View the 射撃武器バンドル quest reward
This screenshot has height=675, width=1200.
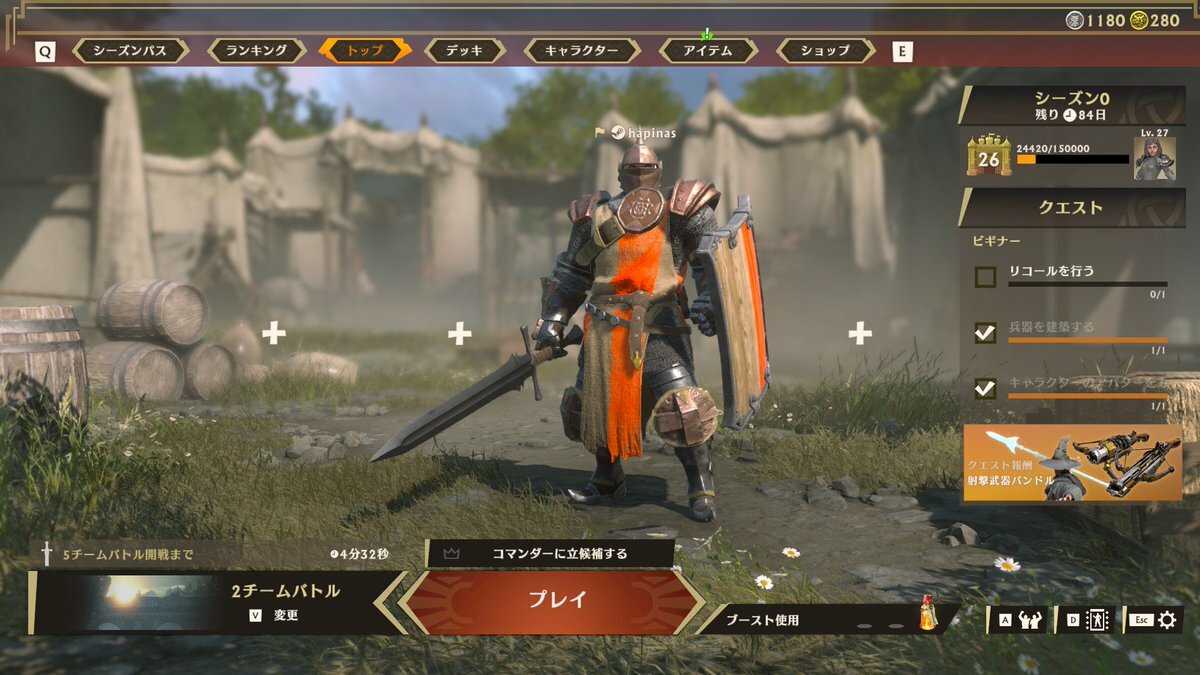pos(1072,462)
